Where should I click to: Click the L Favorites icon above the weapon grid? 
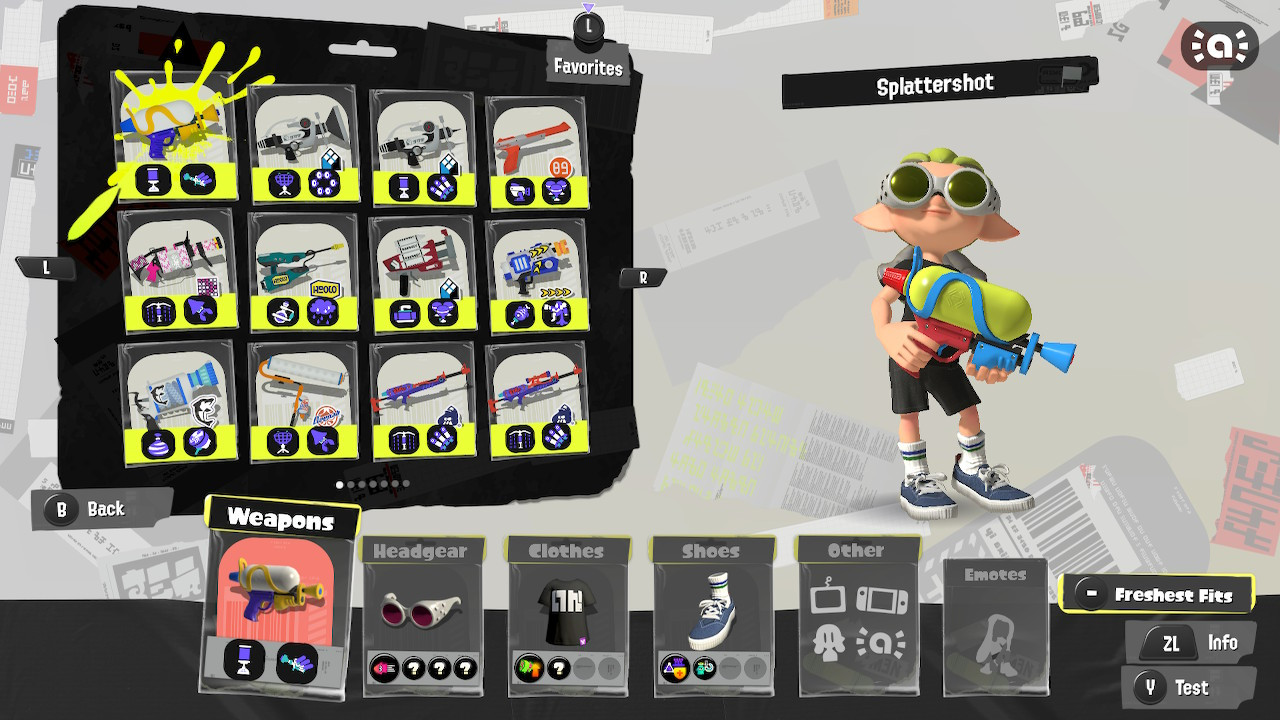point(588,27)
